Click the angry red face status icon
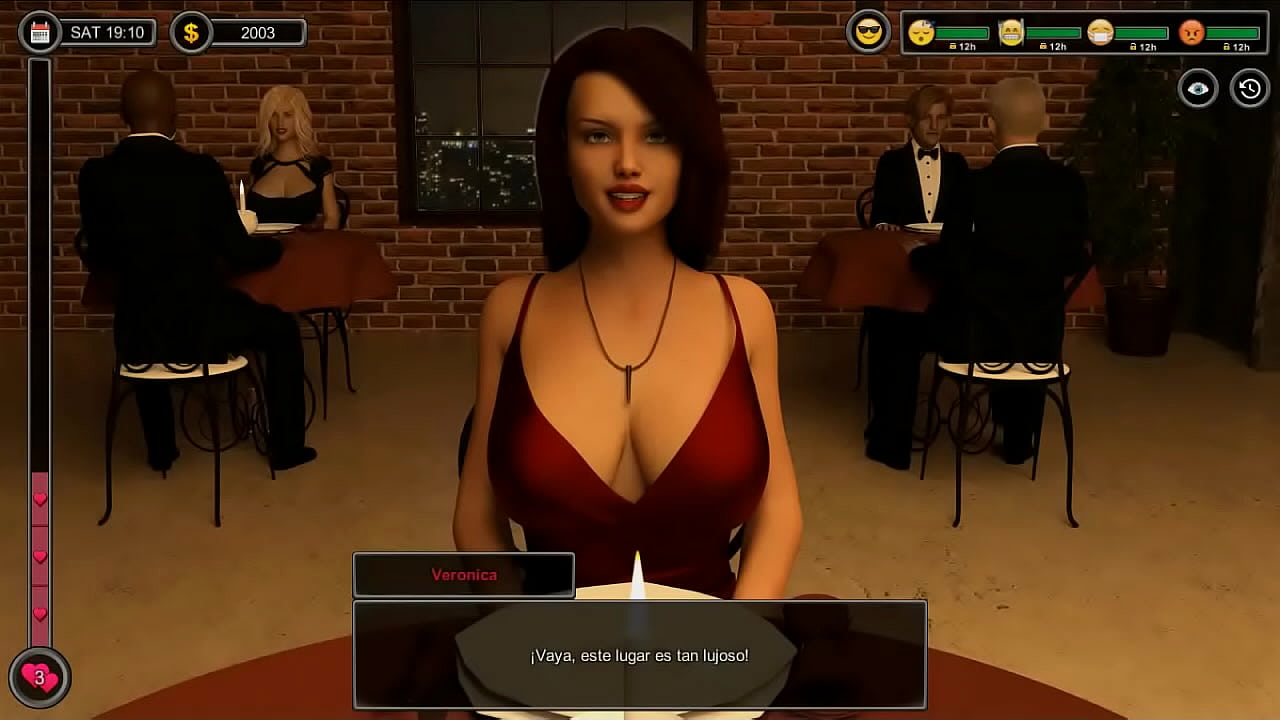The image size is (1280, 720). pyautogui.click(x=1192, y=32)
